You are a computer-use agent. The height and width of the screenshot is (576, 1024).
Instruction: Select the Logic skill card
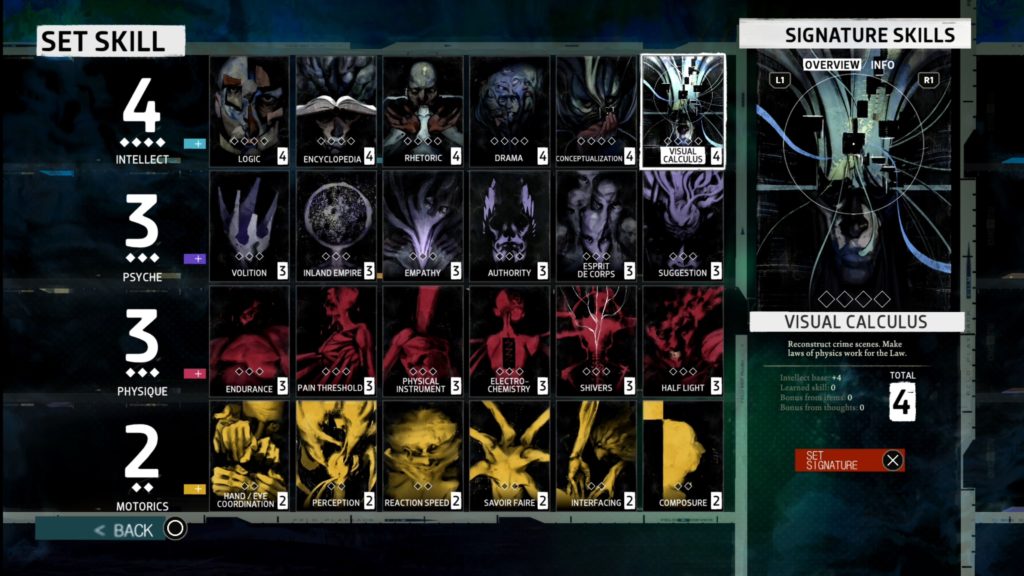249,110
